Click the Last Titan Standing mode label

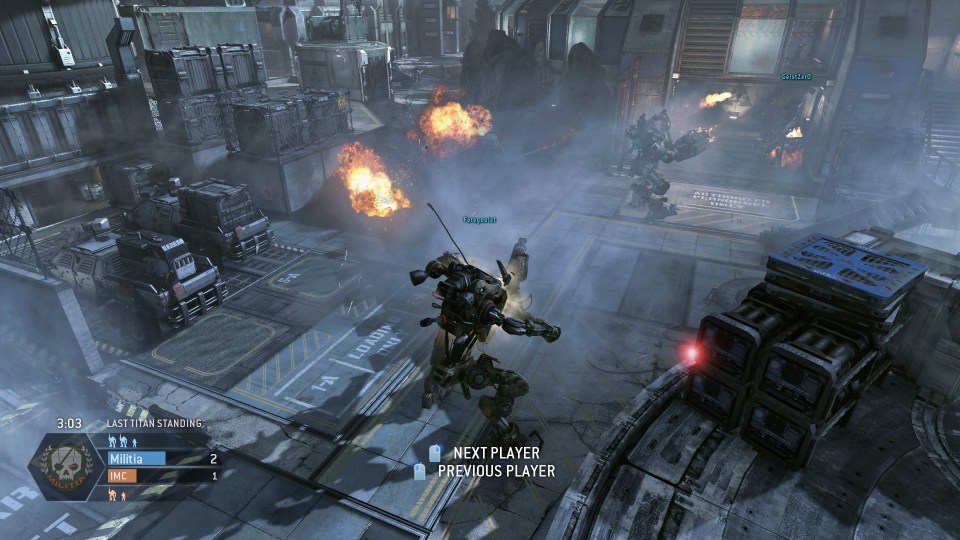click(x=153, y=424)
